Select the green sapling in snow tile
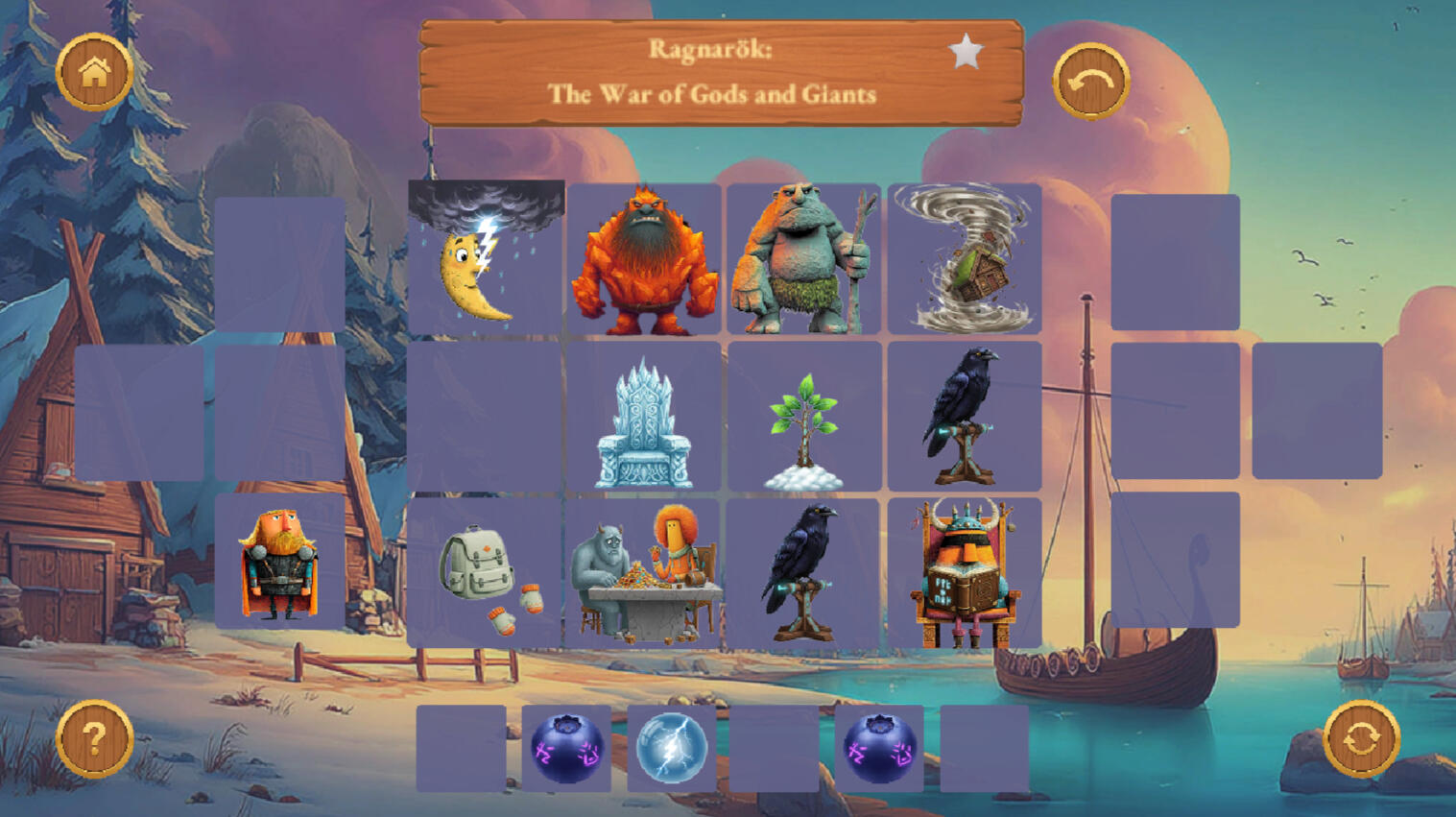Screen dimensions: 1456x817 click(x=803, y=419)
